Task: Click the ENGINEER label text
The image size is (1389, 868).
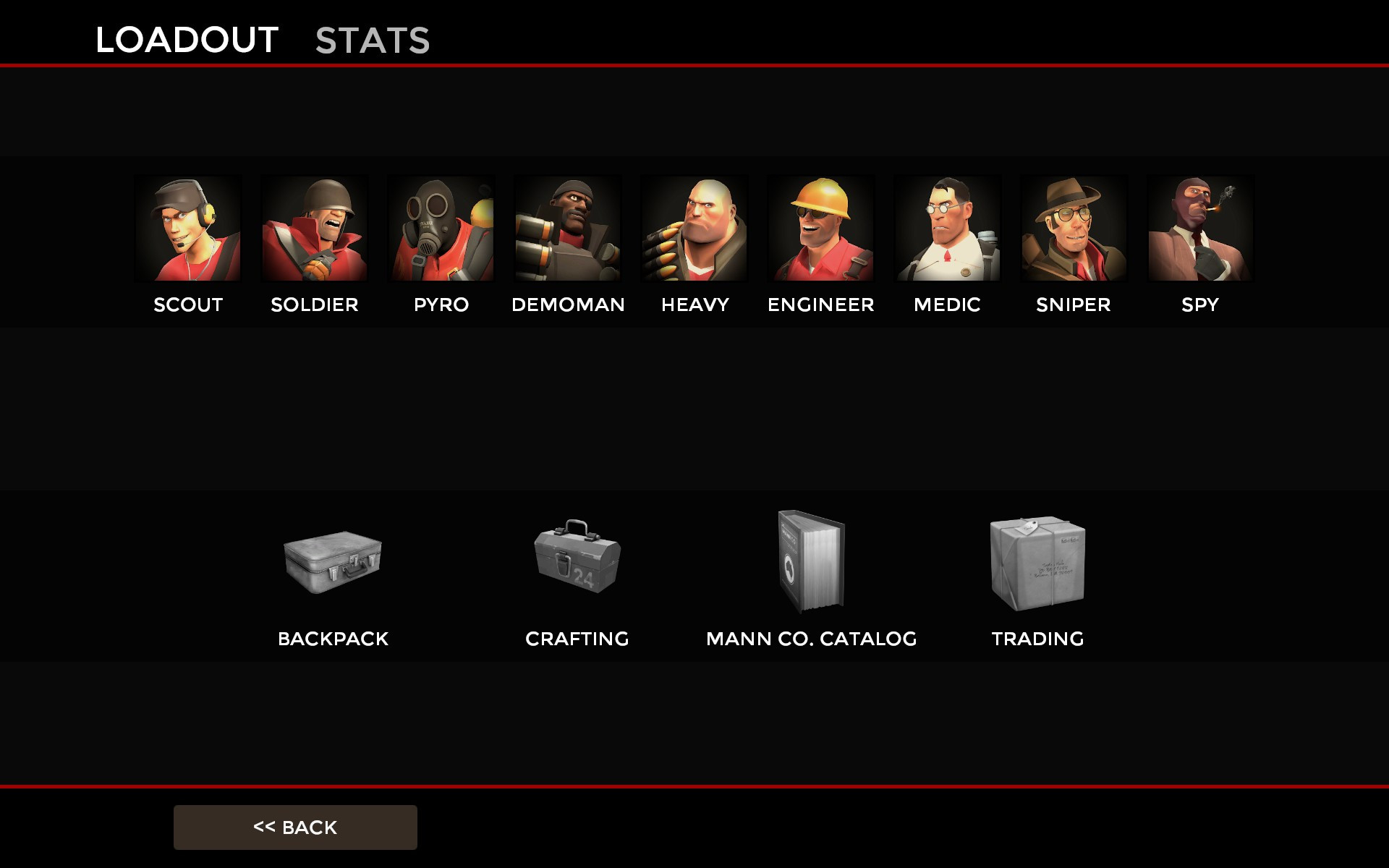Action: tap(821, 305)
